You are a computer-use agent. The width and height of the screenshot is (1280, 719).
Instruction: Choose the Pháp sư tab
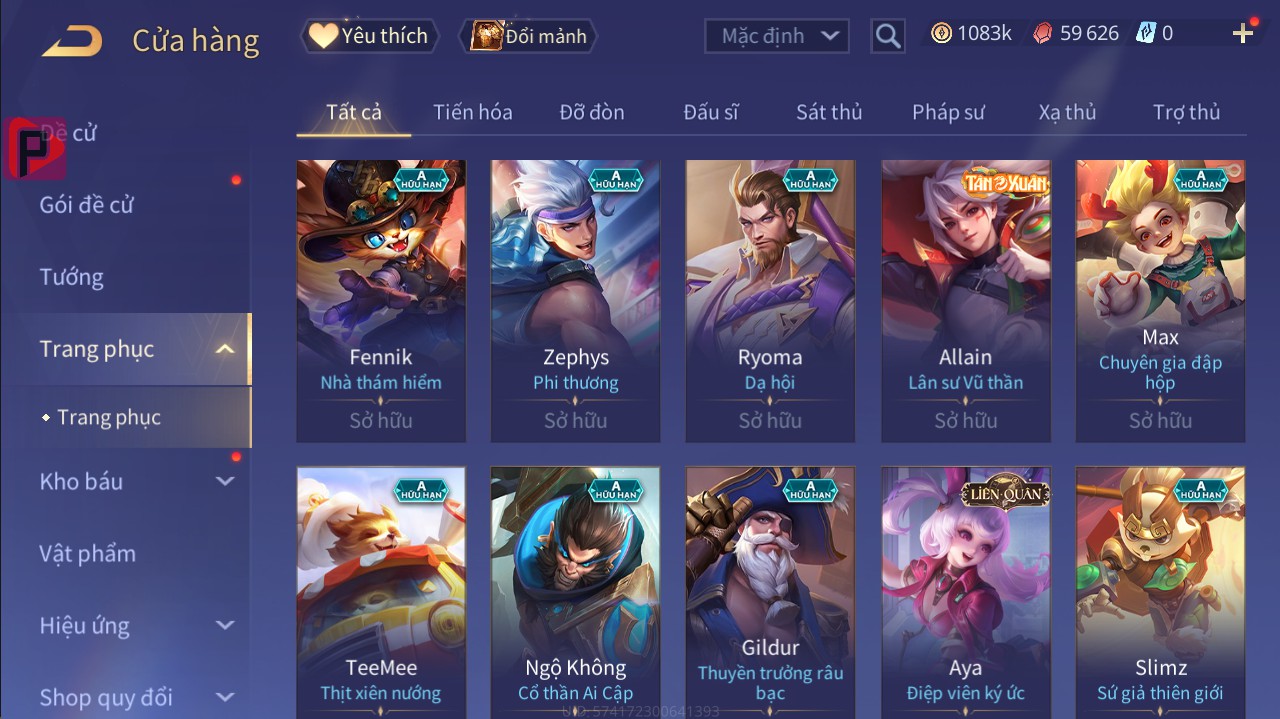(948, 112)
